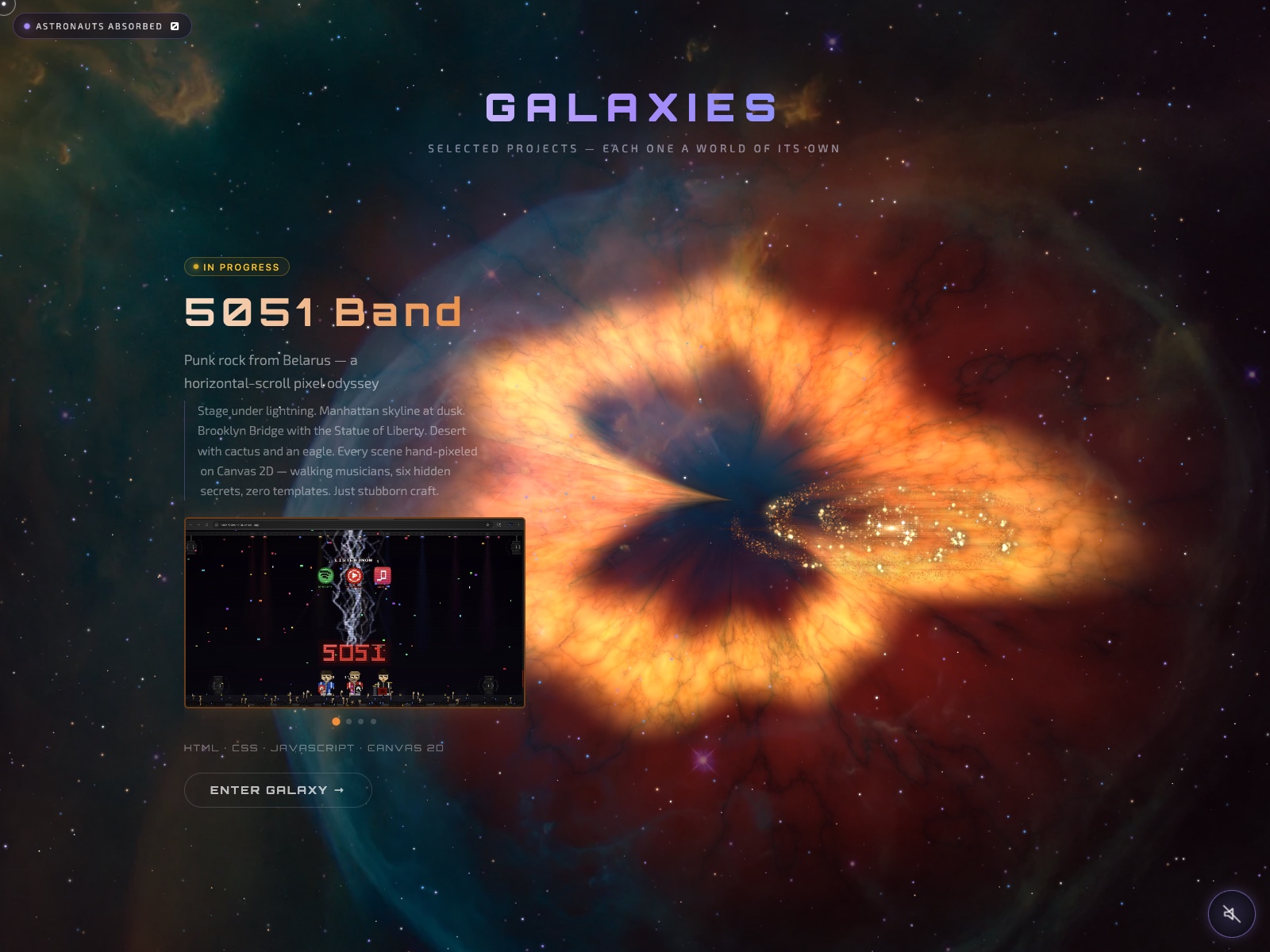Screen dimensions: 1270x952
Task: Click the red YouTube play icon in the preview
Action: click(354, 576)
